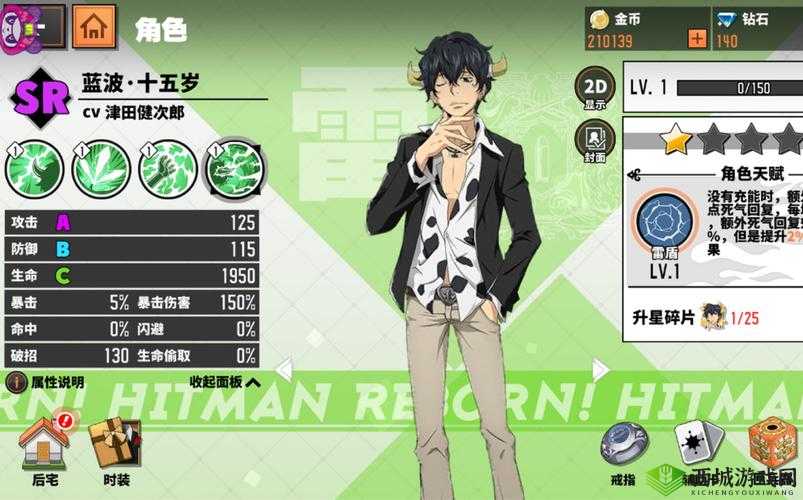803x500 pixels.
Task: Select the lightning skill icon
Action: coord(233,166)
